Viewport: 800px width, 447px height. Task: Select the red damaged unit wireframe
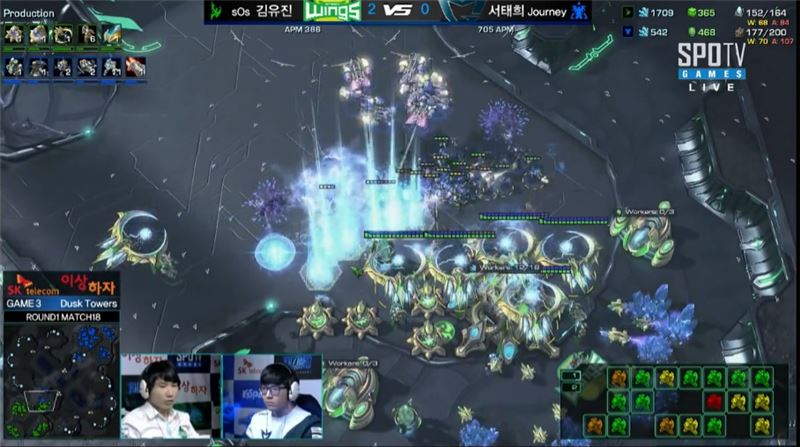click(x=714, y=402)
